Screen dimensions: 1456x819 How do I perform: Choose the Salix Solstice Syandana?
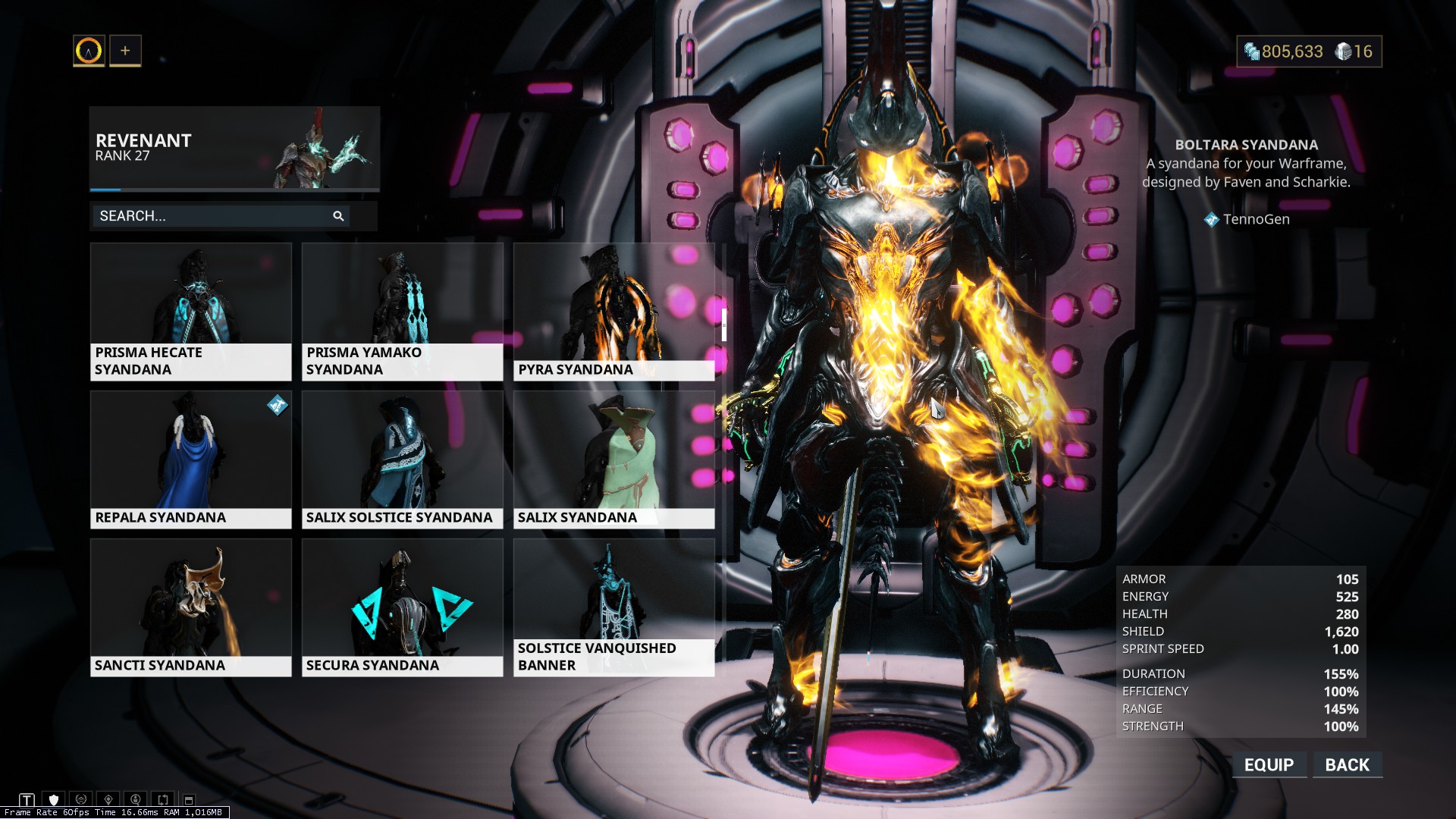pyautogui.click(x=402, y=459)
